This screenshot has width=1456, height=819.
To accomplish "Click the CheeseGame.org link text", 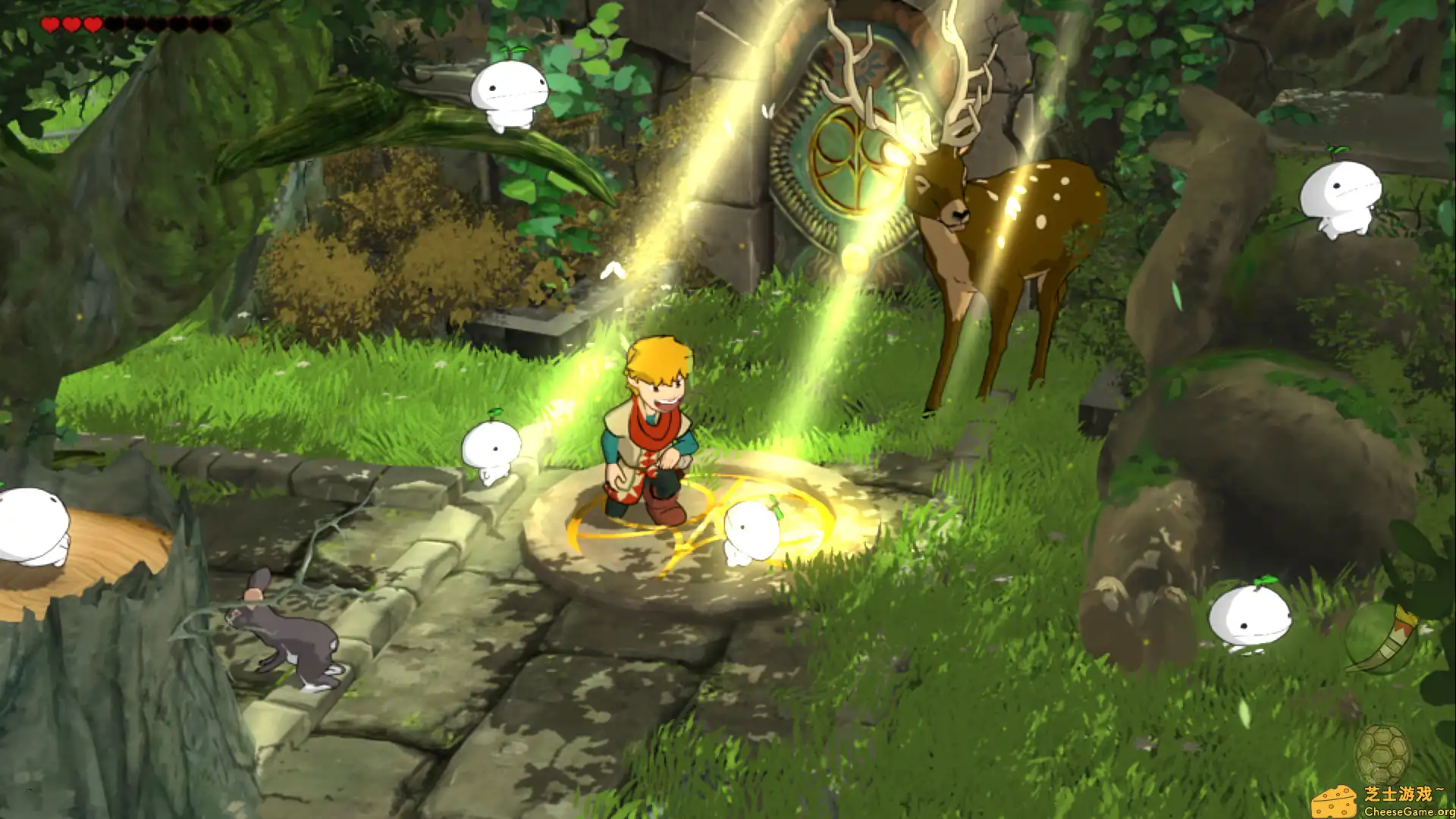I will pos(1407,811).
